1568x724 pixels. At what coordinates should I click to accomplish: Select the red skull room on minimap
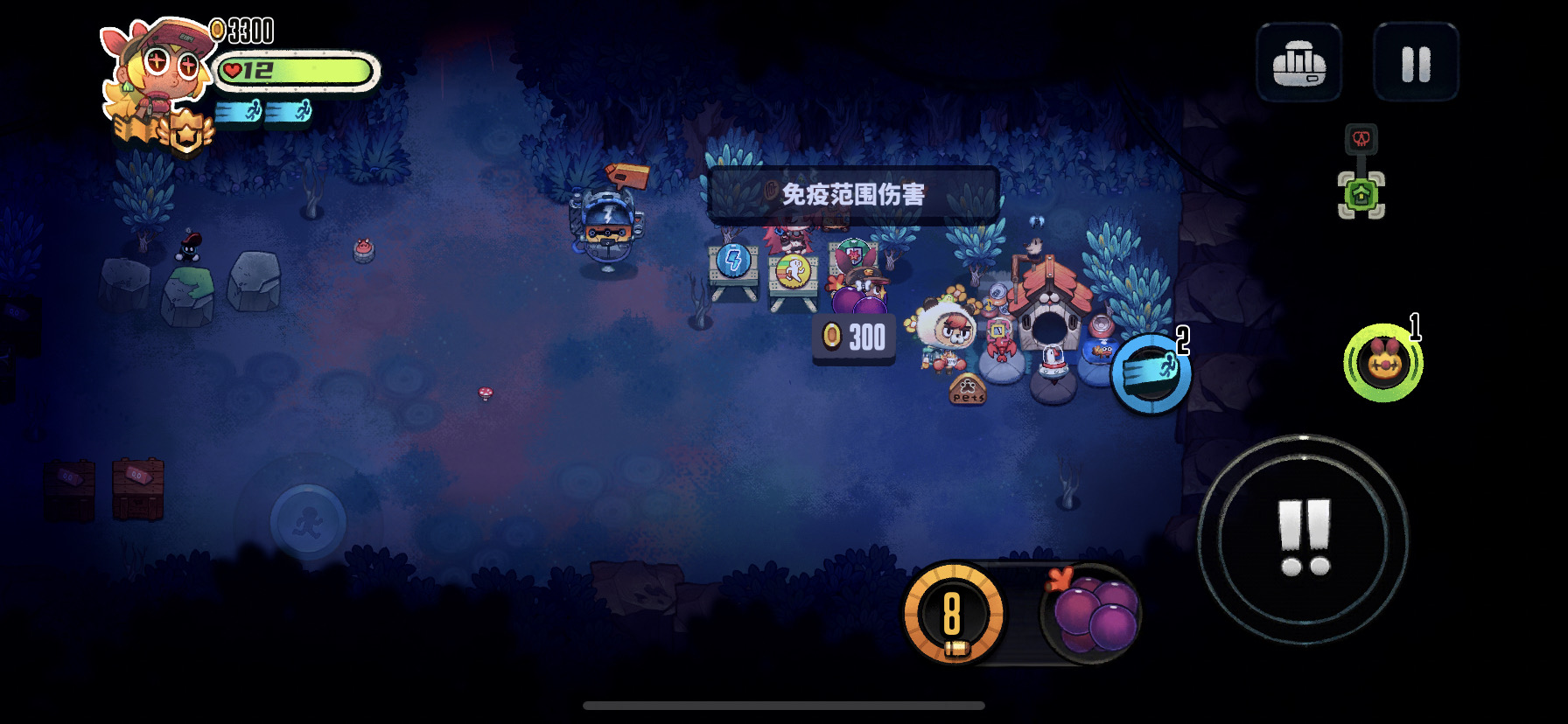click(1361, 138)
